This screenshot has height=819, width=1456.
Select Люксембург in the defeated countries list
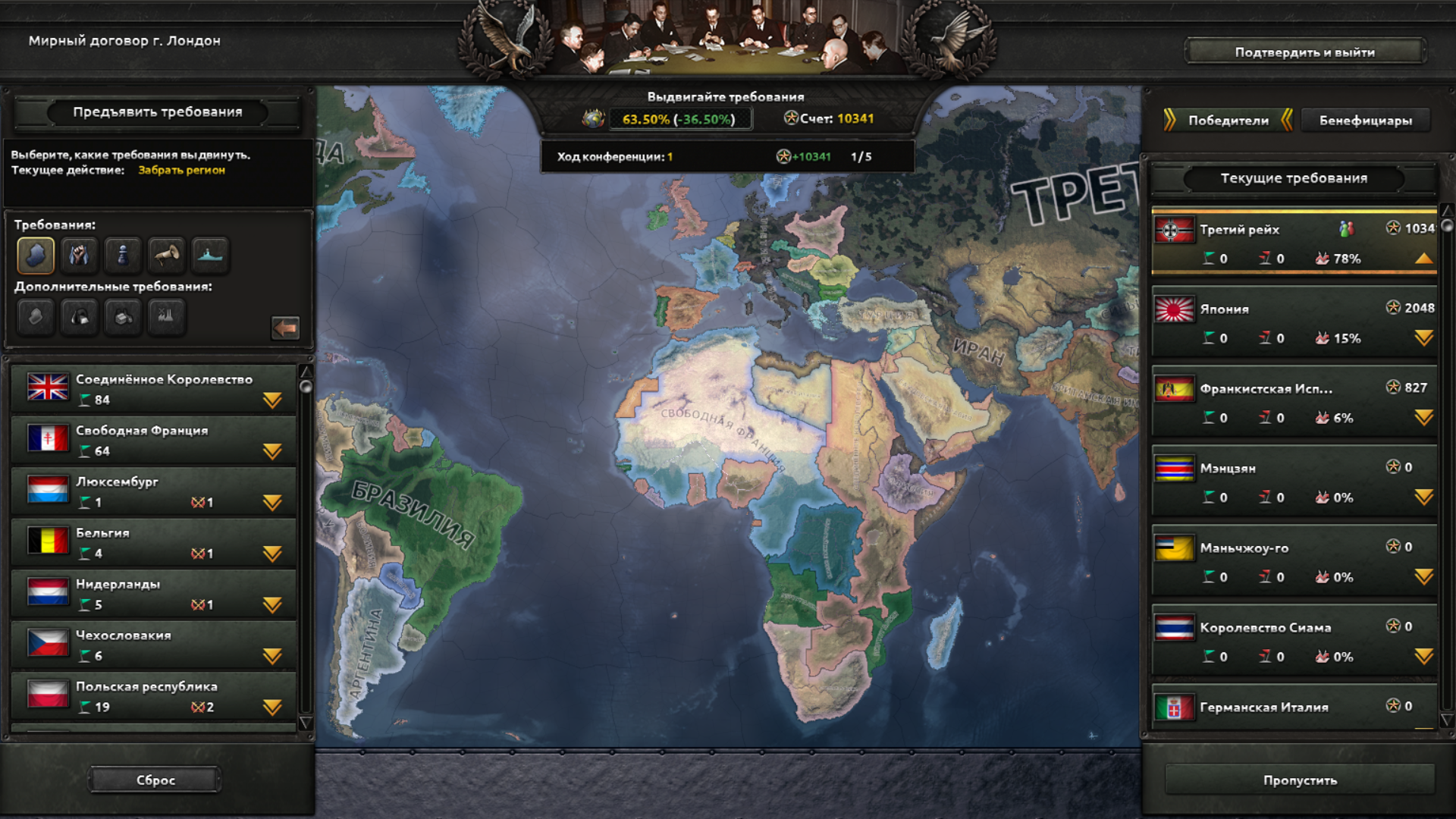pyautogui.click(x=152, y=491)
